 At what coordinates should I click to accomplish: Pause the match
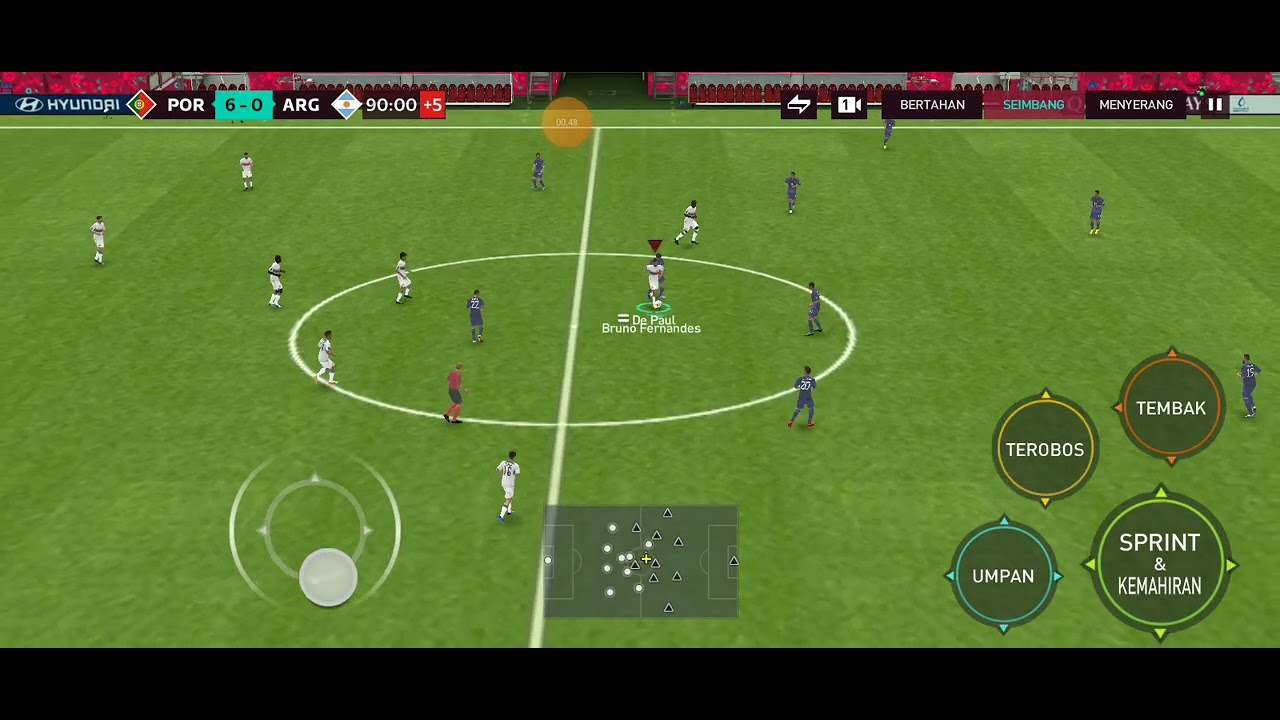[1215, 104]
